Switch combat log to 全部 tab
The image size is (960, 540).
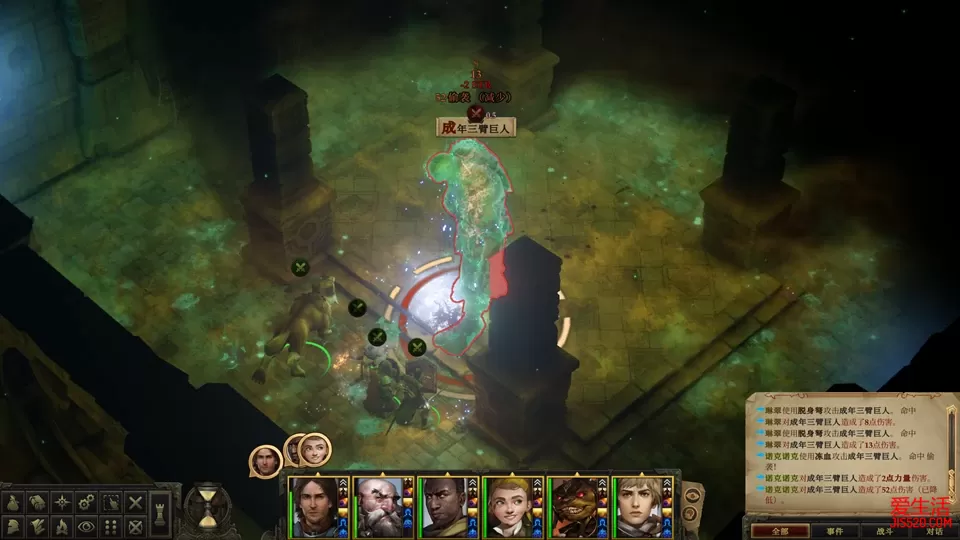pyautogui.click(x=770, y=530)
